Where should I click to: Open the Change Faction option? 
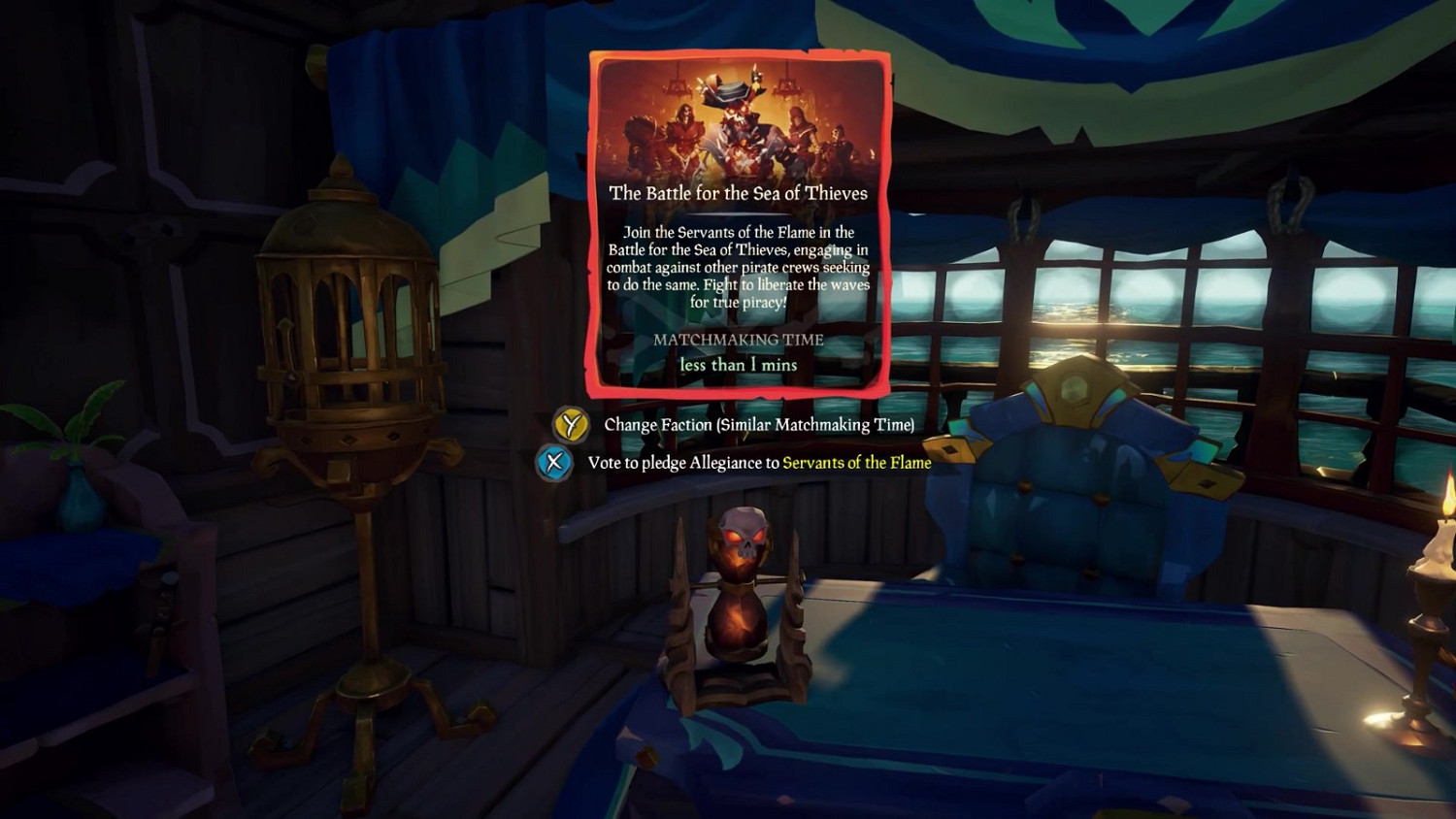point(760,424)
